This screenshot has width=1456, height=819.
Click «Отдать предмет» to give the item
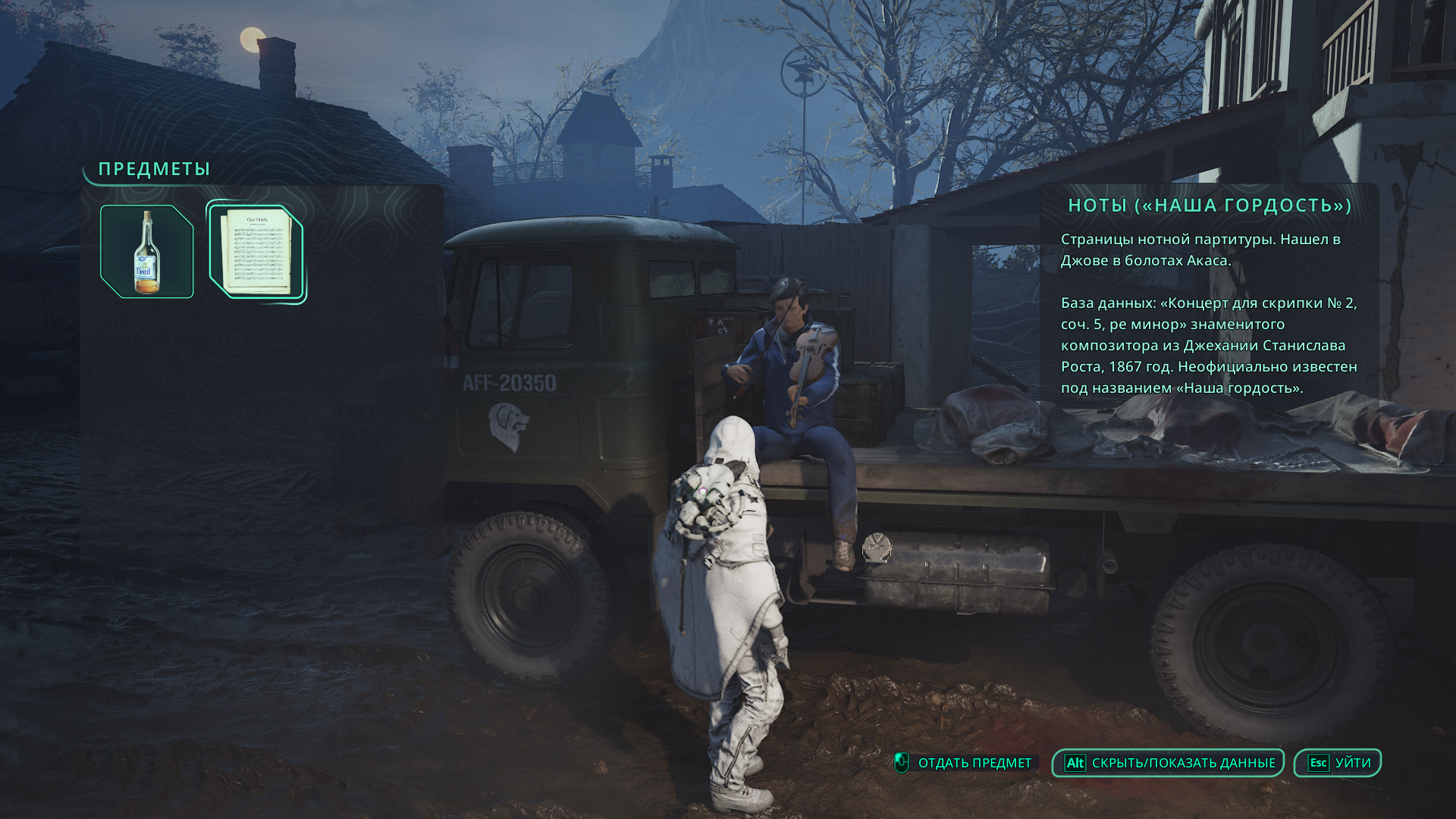click(x=964, y=763)
